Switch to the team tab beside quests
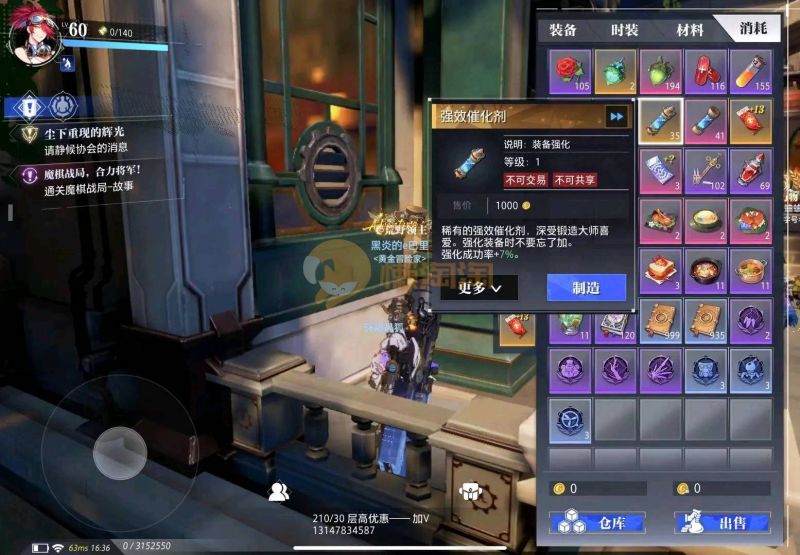This screenshot has height=555, width=800. [x=64, y=105]
